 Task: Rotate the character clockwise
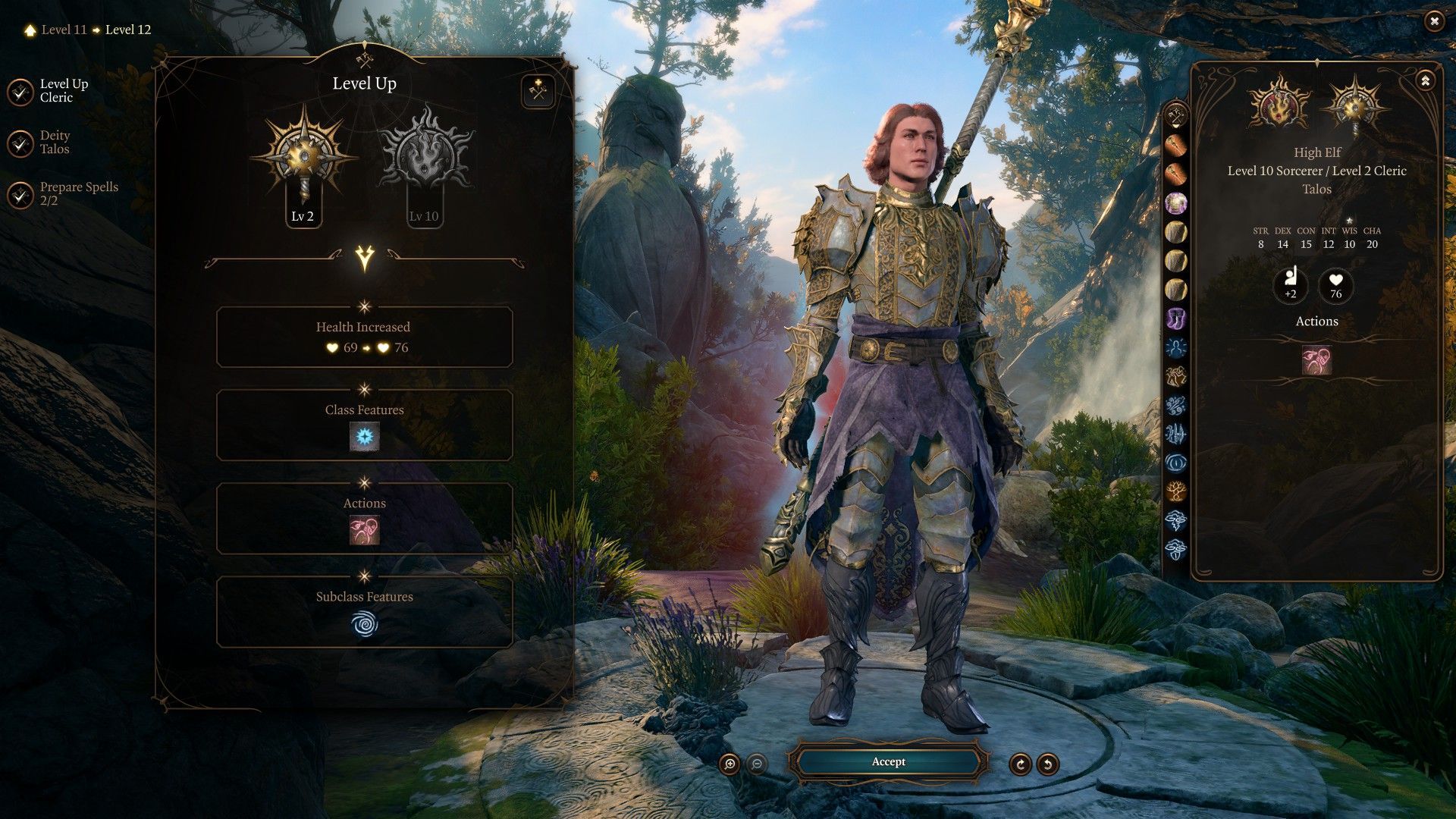[1020, 764]
